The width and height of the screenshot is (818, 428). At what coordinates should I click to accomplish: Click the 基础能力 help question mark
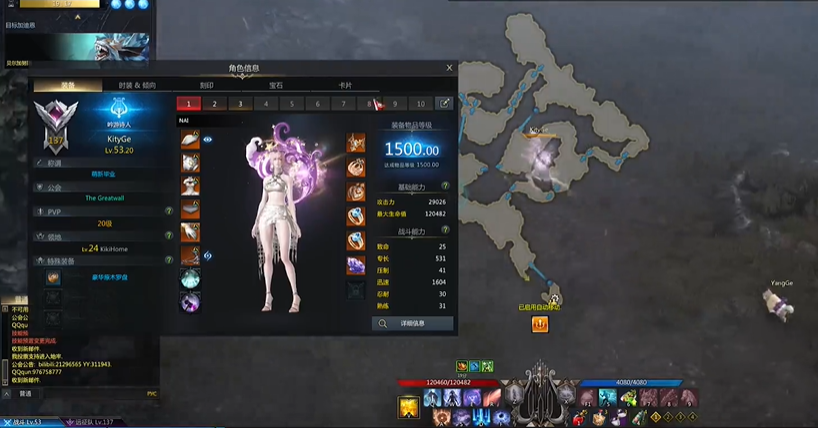click(445, 186)
